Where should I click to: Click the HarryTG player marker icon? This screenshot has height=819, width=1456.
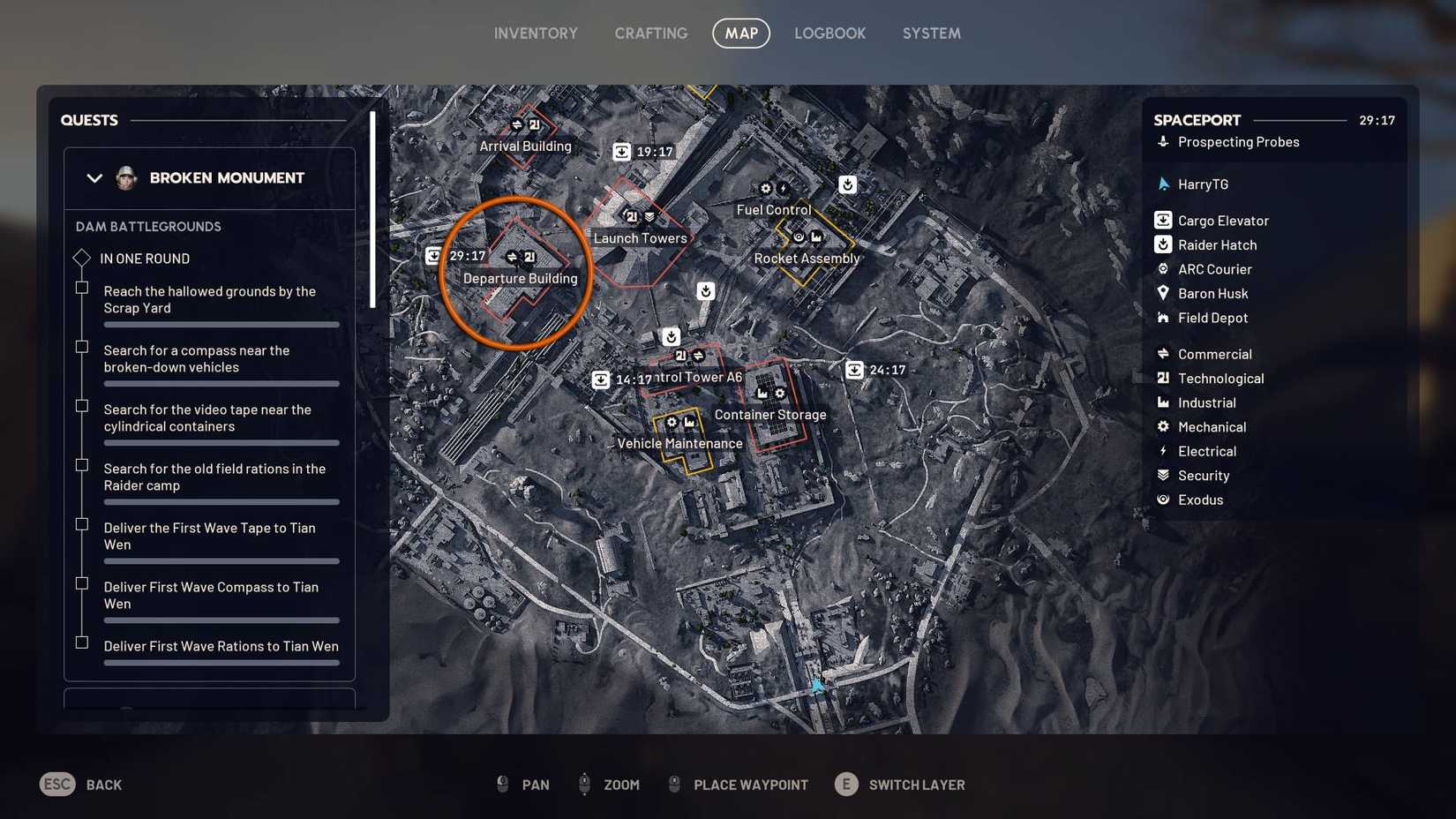click(1163, 184)
